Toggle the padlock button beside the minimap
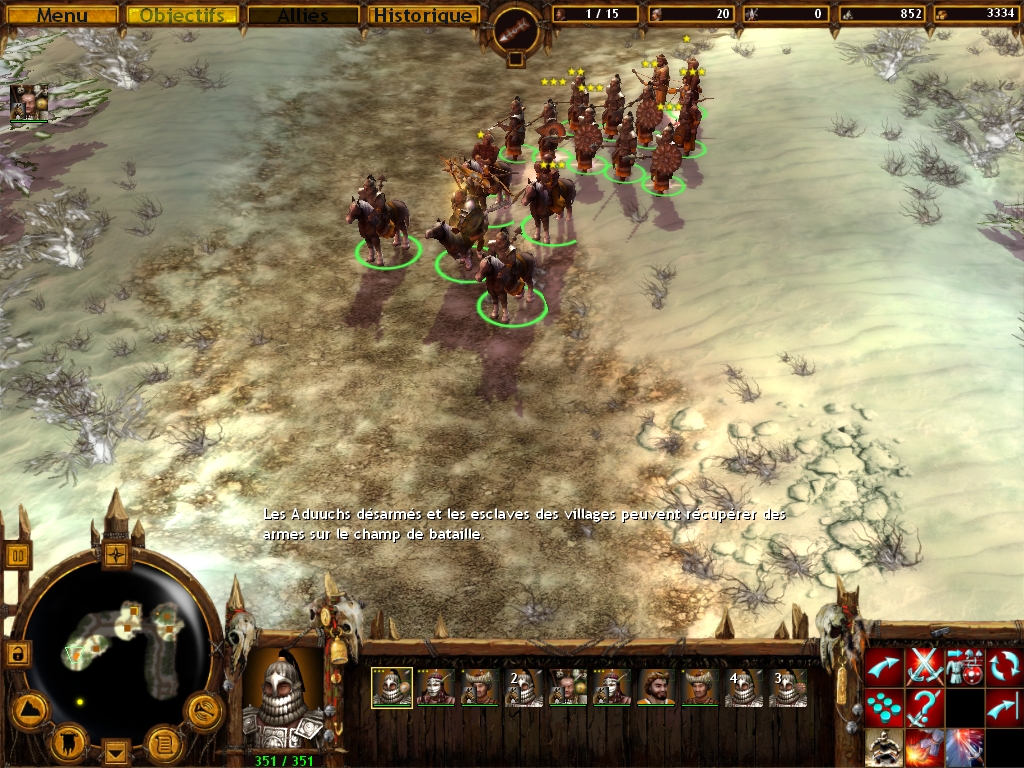This screenshot has width=1024, height=768. point(17,654)
